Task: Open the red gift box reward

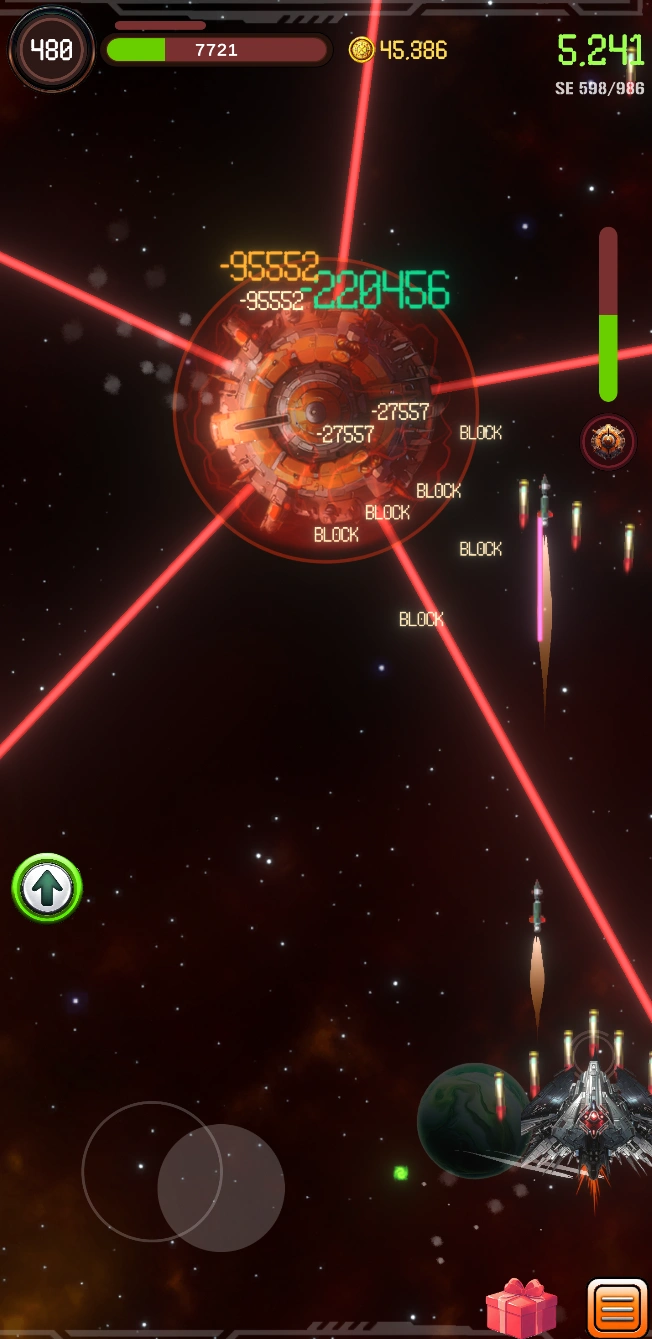Action: point(521,1308)
